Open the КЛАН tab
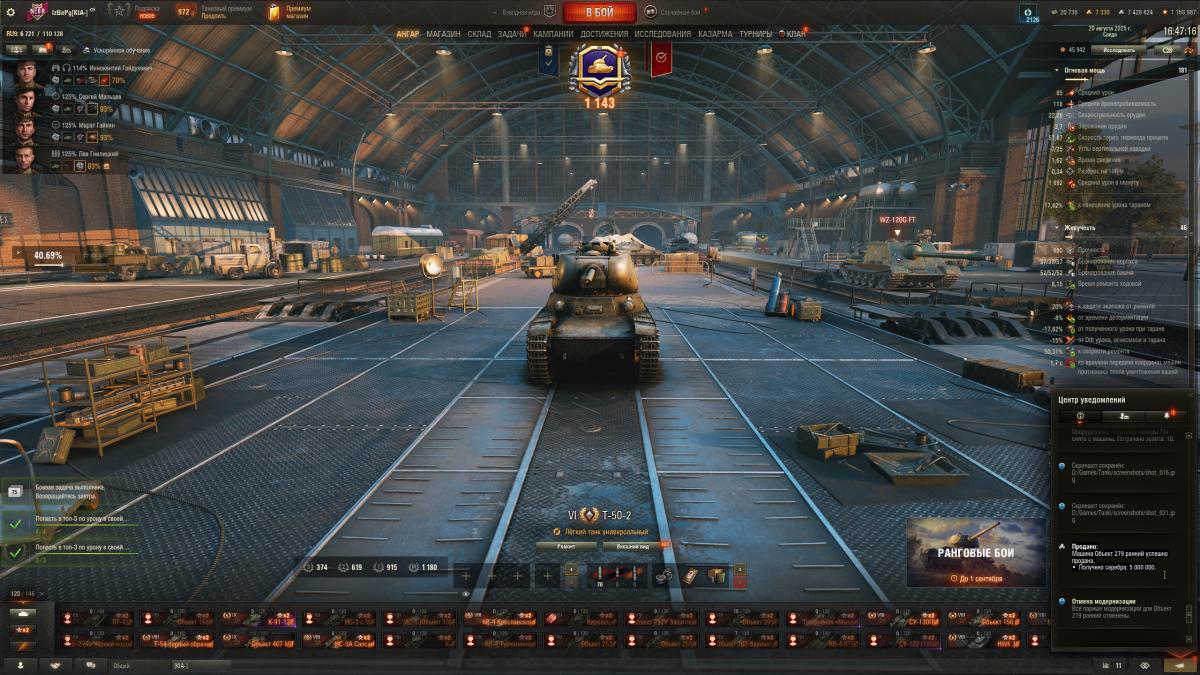This screenshot has width=1200, height=675. click(795, 34)
